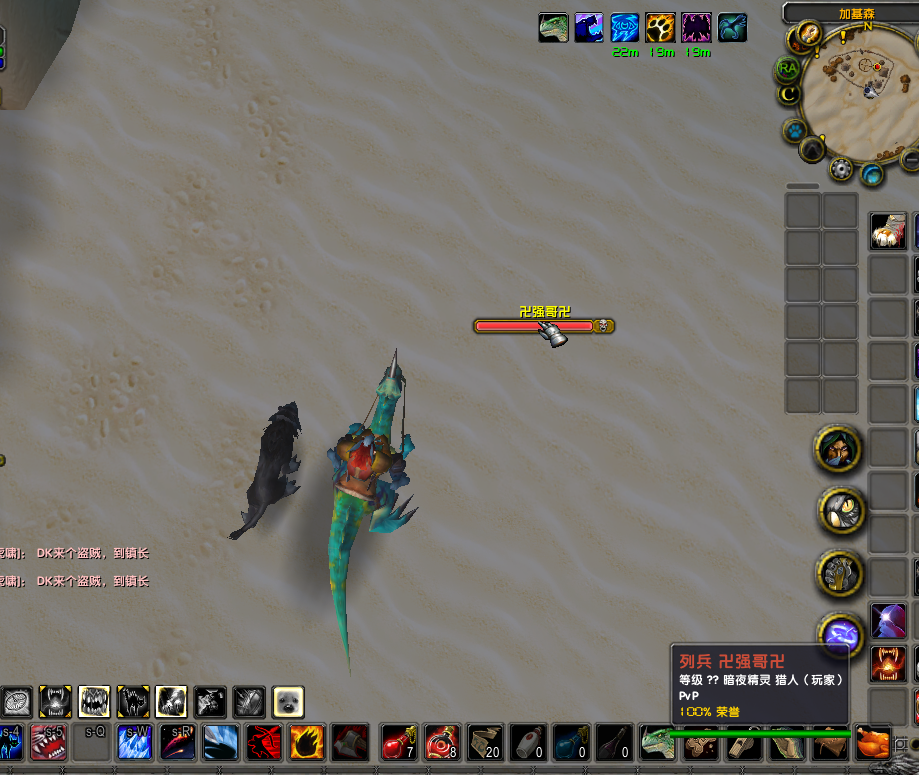
Task: Toggle the white seal pup pet button
Action: click(287, 702)
